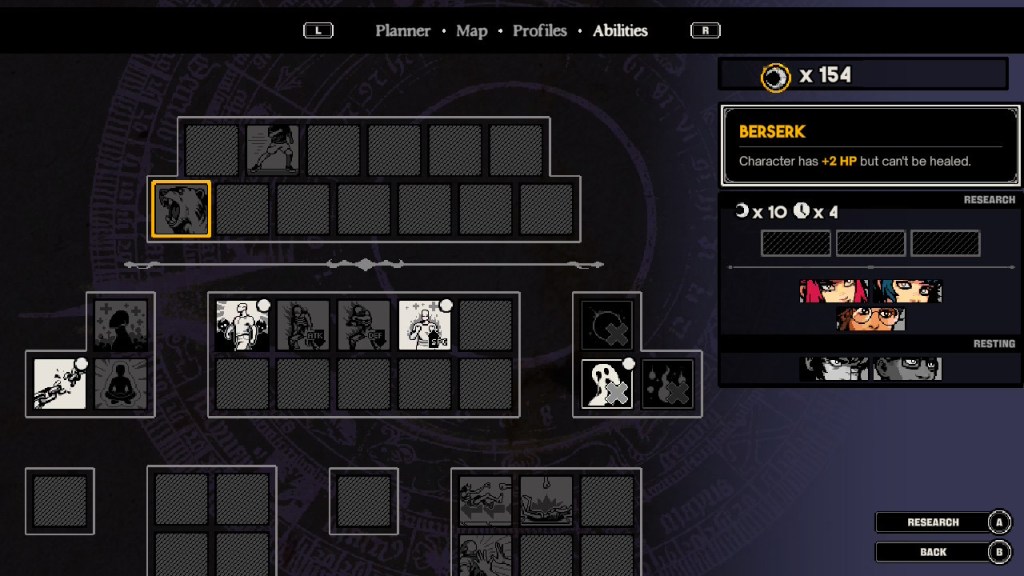The width and height of the screenshot is (1024, 576).
Task: Go to the Profiles tab
Action: click(x=539, y=31)
